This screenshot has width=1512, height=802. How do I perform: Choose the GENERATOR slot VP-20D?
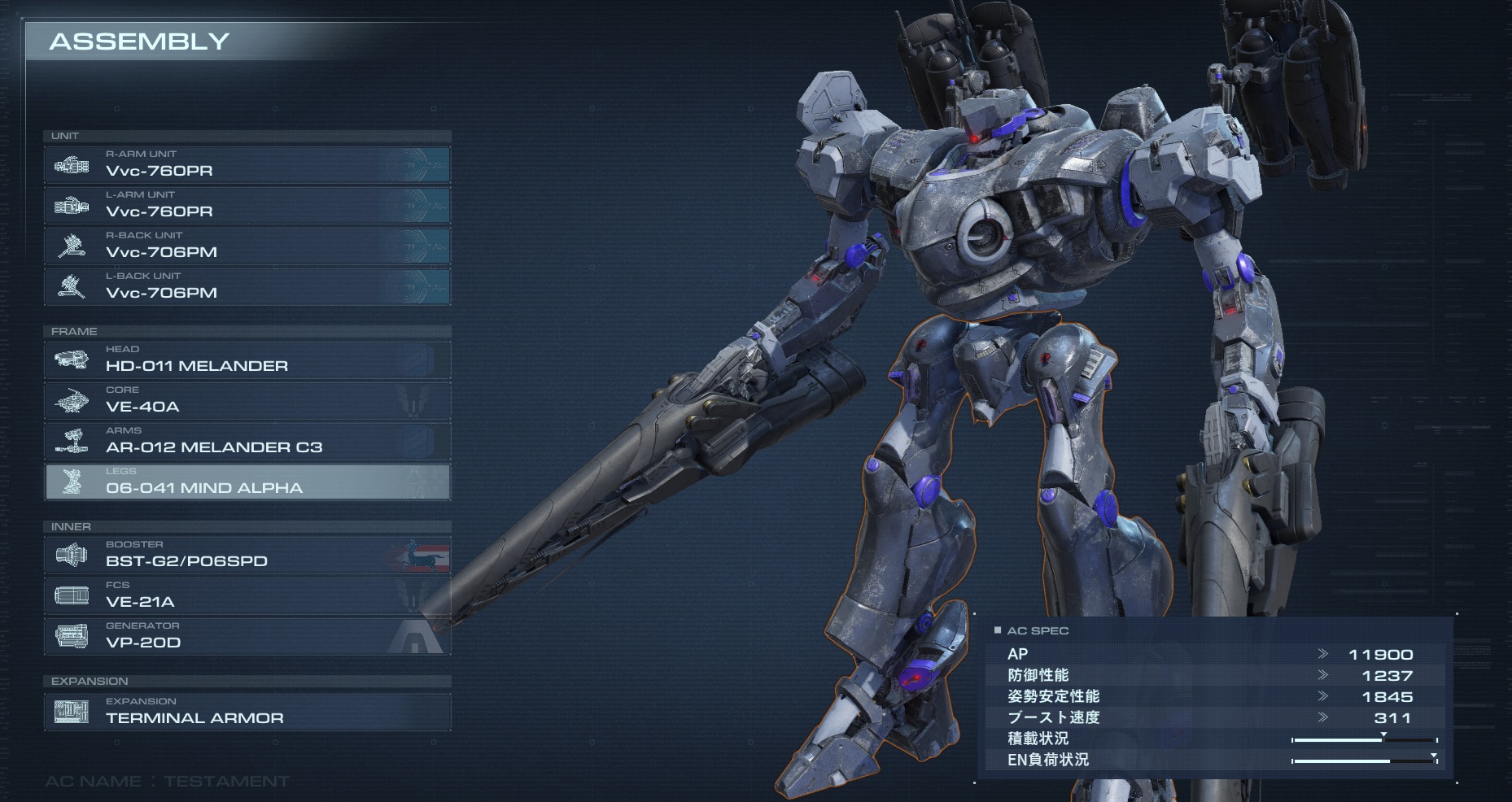pyautogui.click(x=247, y=636)
